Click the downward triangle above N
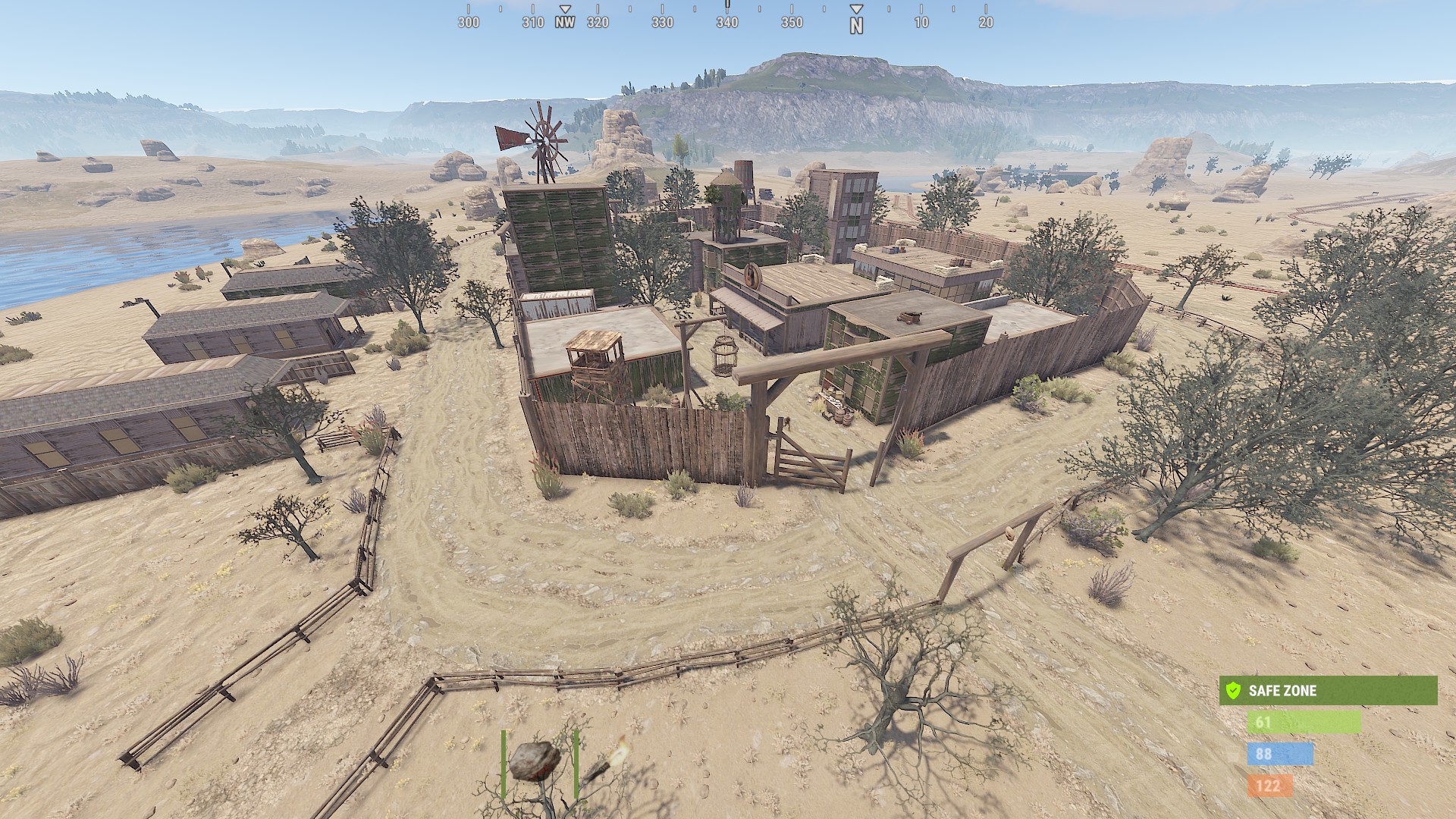Viewport: 1456px width, 819px height. pyautogui.click(x=857, y=8)
